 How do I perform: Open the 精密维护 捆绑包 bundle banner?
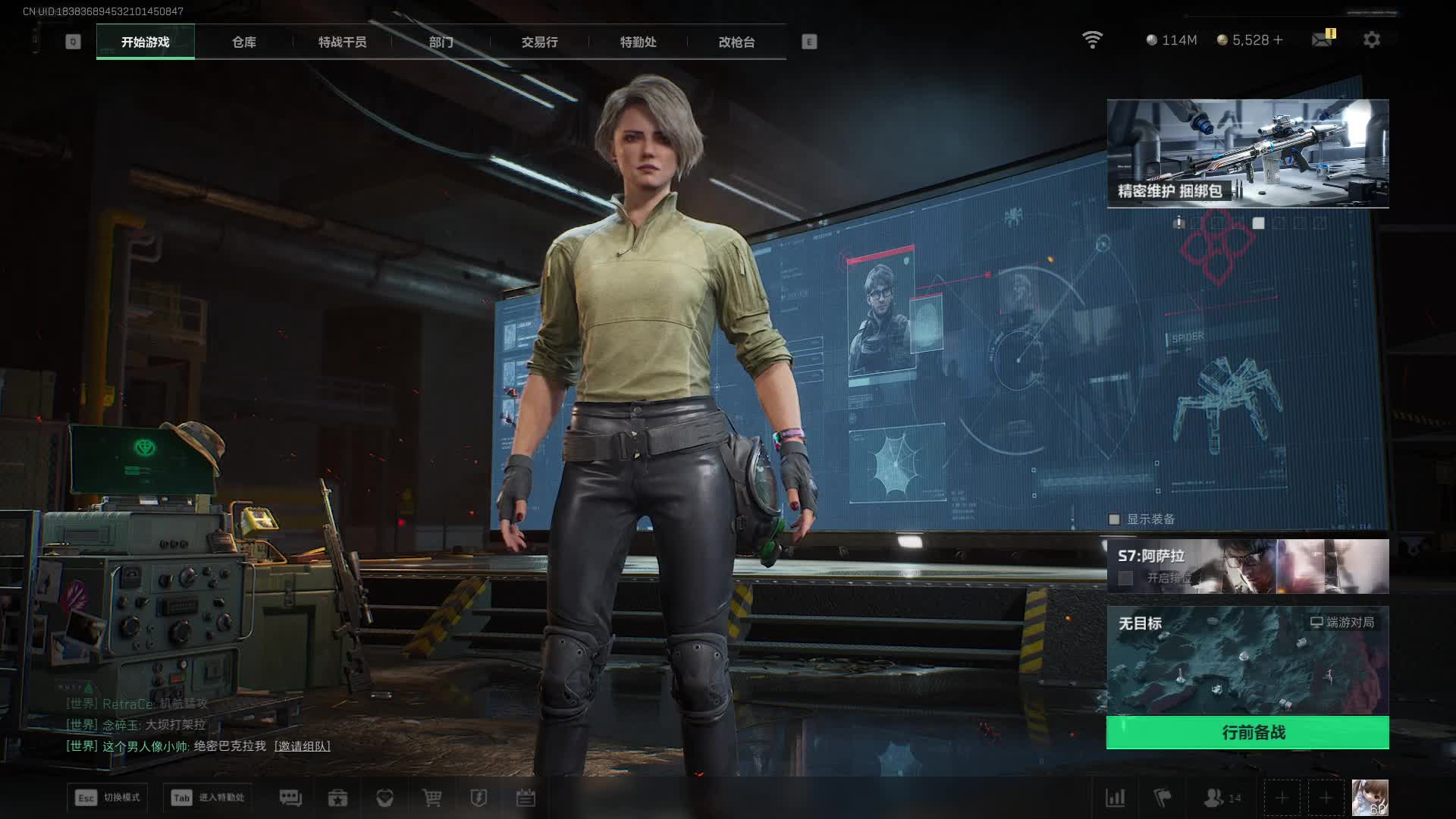(x=1247, y=153)
